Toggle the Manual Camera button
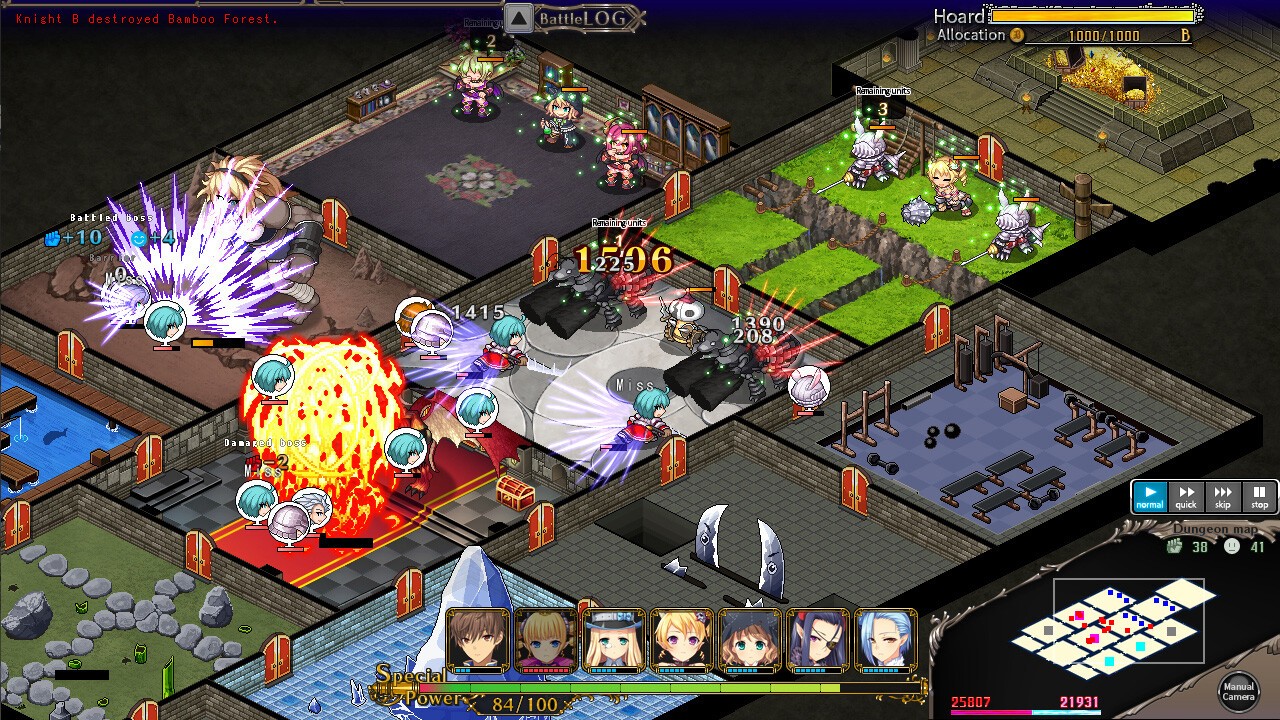 click(x=1238, y=690)
